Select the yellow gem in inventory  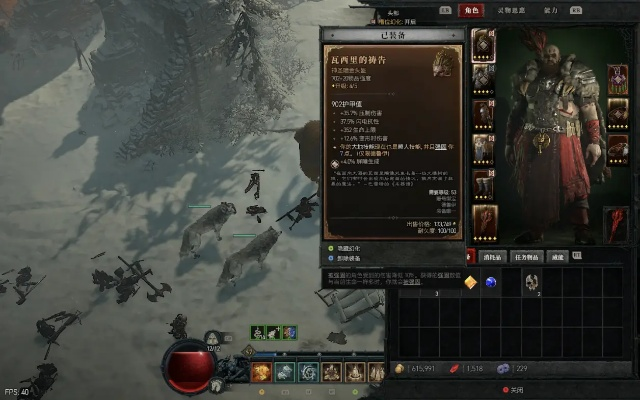[470, 283]
